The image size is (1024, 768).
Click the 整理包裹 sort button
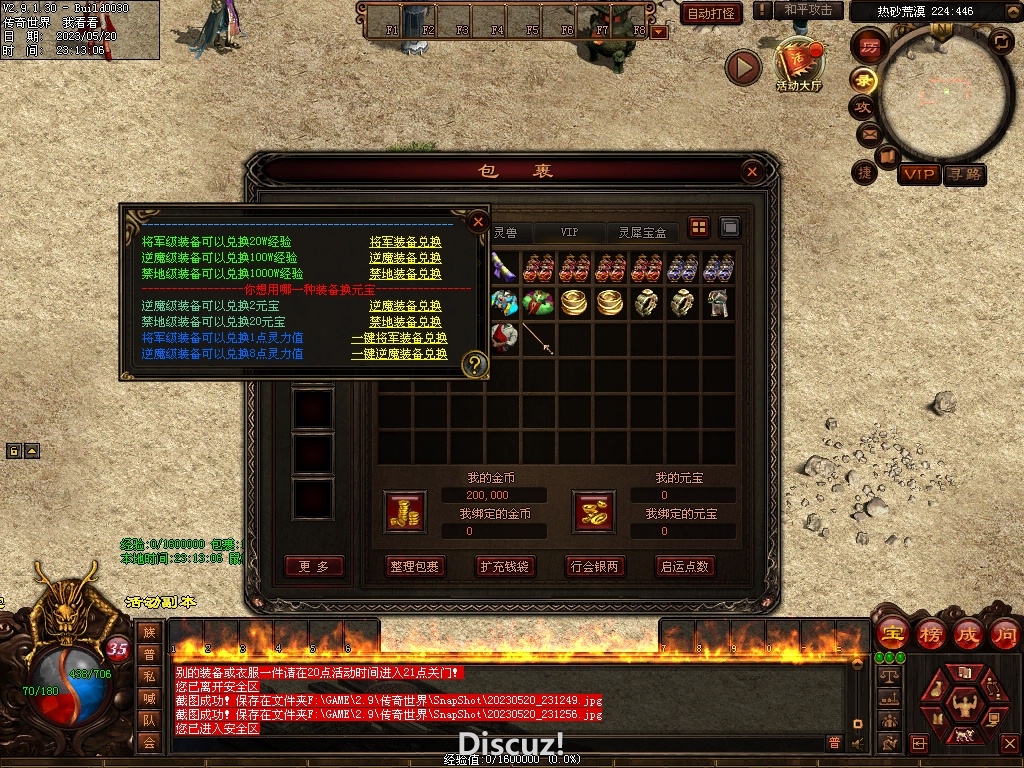(x=415, y=566)
